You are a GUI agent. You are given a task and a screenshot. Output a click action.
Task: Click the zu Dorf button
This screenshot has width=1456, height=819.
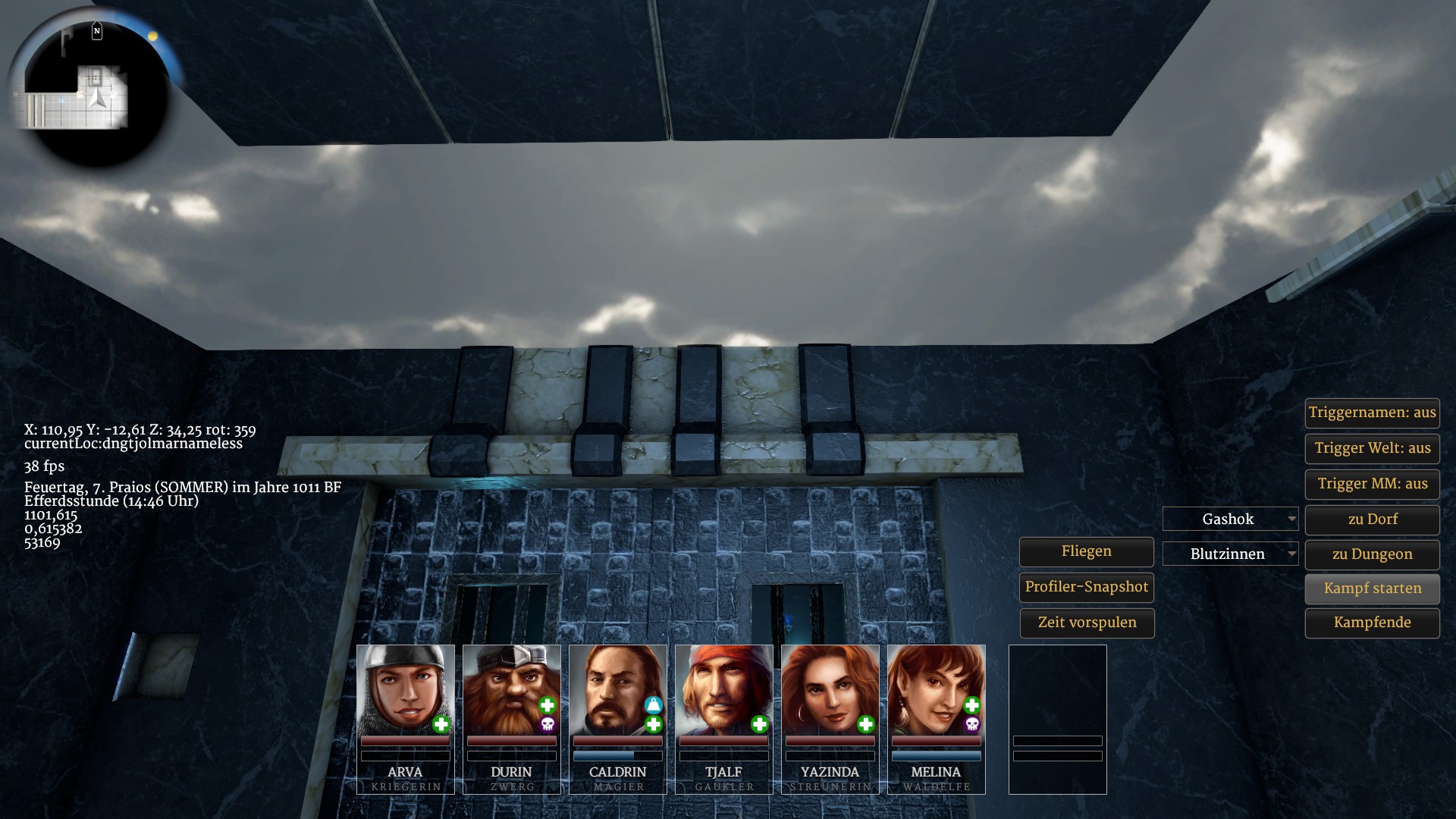click(x=1372, y=519)
